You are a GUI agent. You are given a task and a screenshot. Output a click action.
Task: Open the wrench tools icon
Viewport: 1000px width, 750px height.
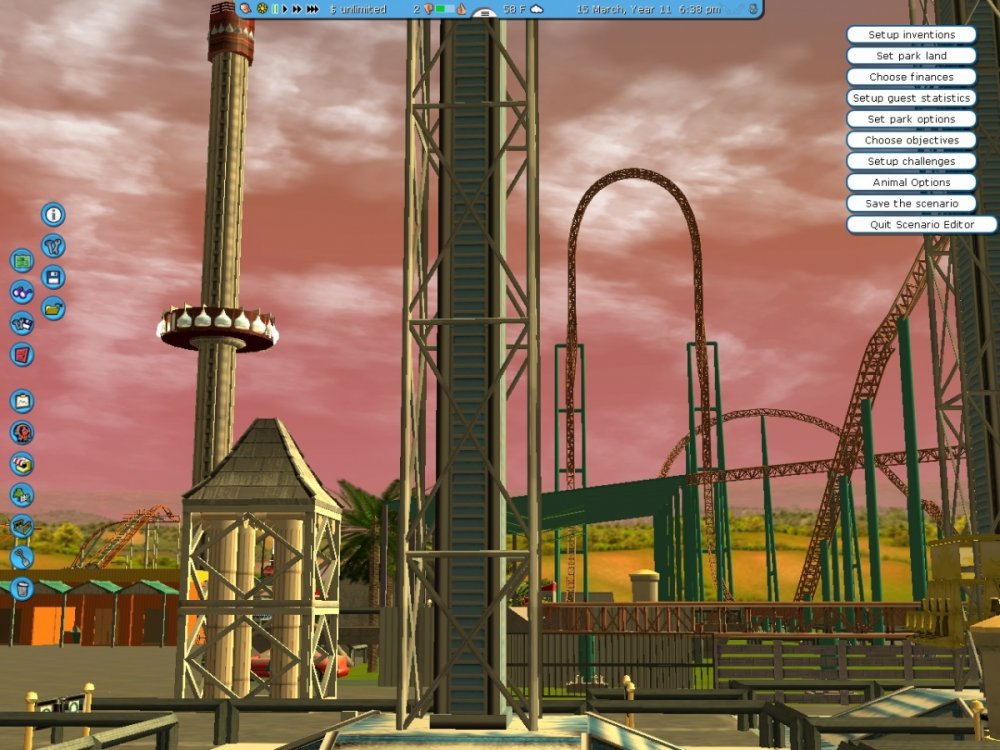tap(53, 245)
